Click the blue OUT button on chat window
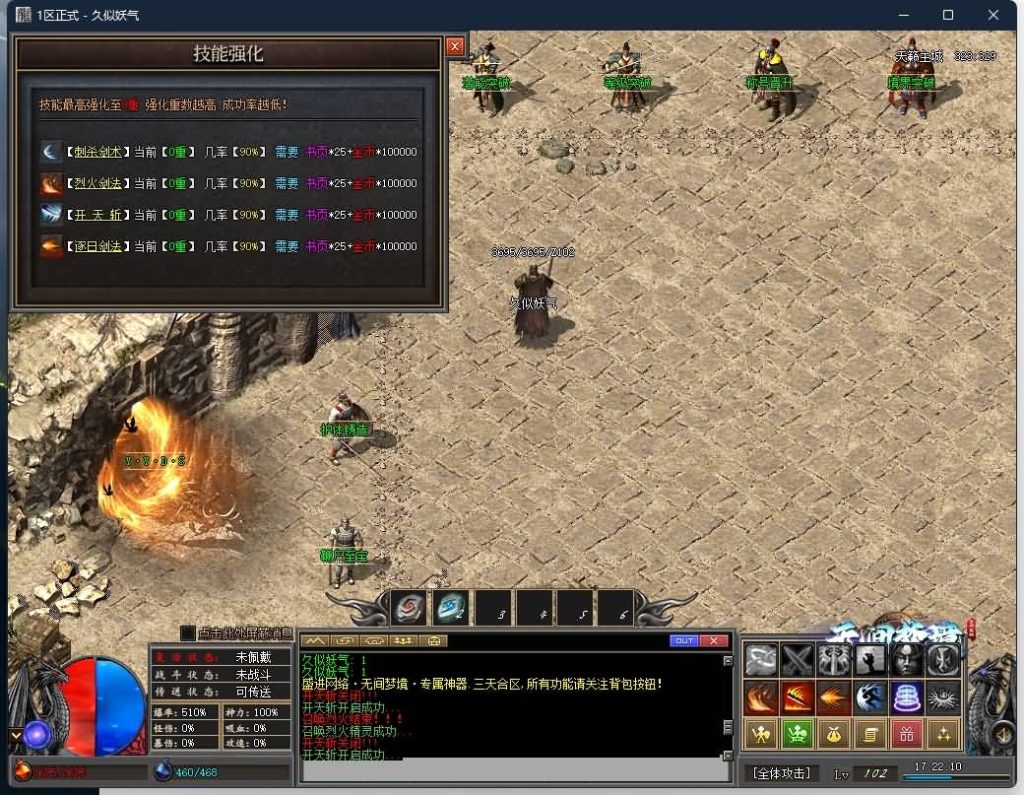This screenshot has width=1024, height=795. [x=684, y=640]
